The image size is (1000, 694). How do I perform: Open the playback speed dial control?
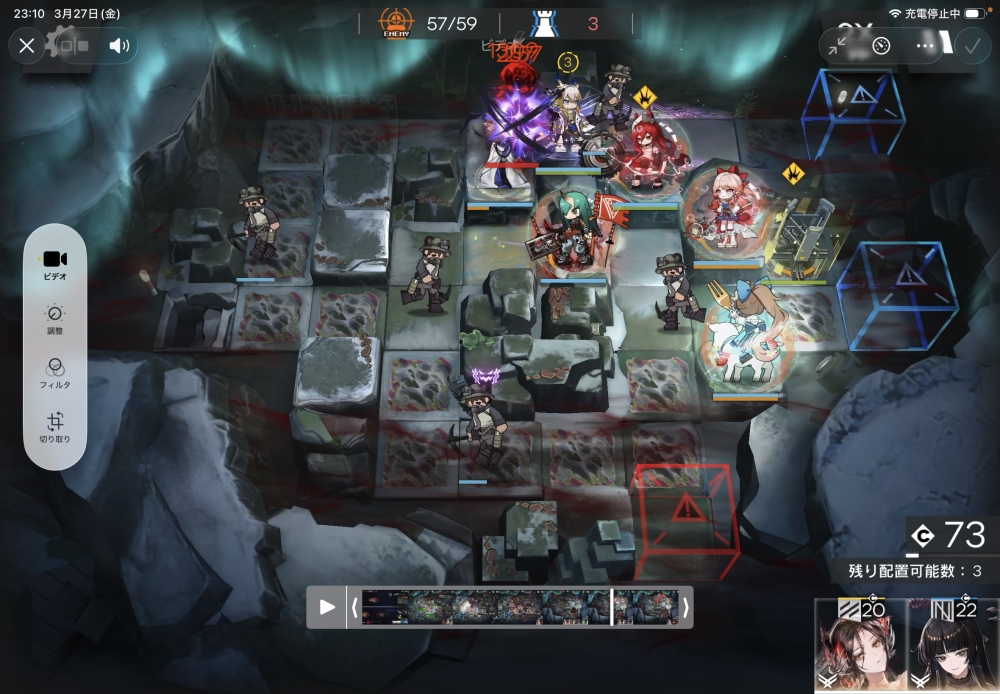(x=881, y=46)
